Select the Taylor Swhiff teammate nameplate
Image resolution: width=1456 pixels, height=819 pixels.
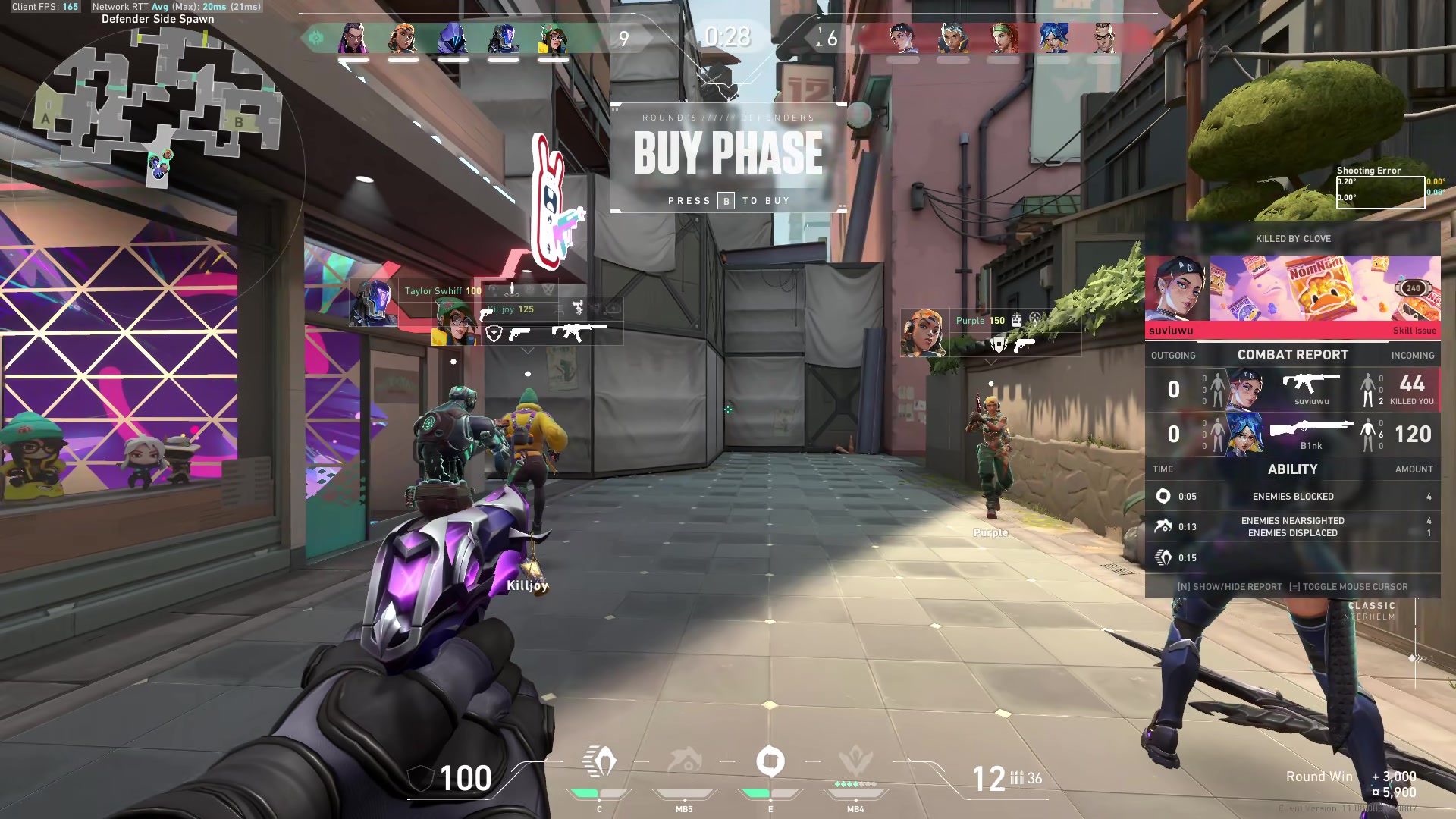(x=443, y=291)
